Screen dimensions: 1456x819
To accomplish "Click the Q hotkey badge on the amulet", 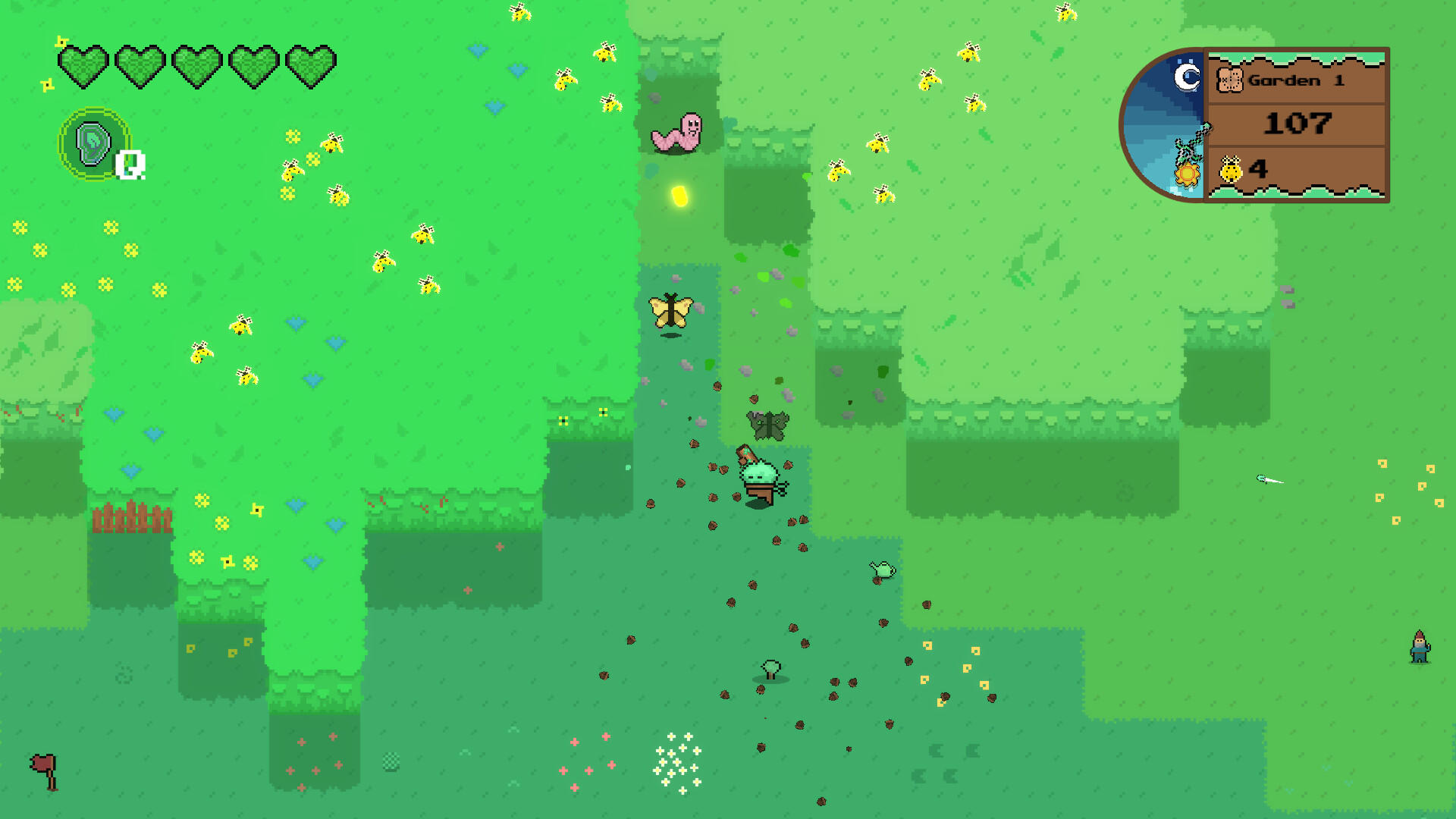I will coord(129,165).
